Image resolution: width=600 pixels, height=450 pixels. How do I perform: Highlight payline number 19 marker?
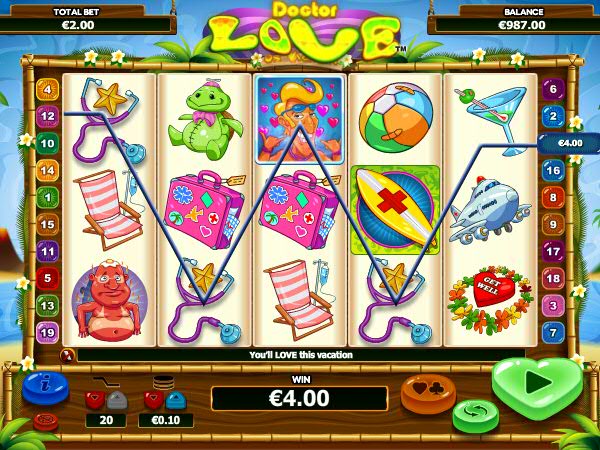46,332
